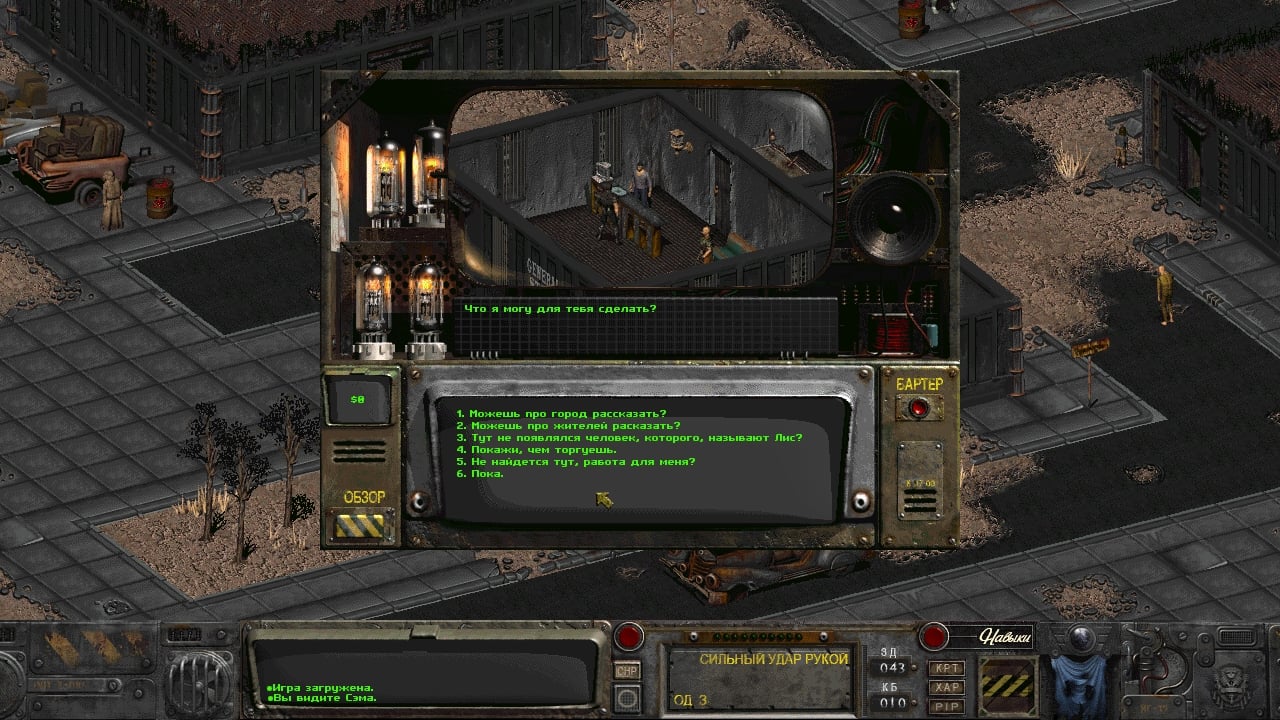Screen dimensions: 1280x720
Task: Select the 'Сильный удар рукой' attack slot
Action: [x=760, y=679]
